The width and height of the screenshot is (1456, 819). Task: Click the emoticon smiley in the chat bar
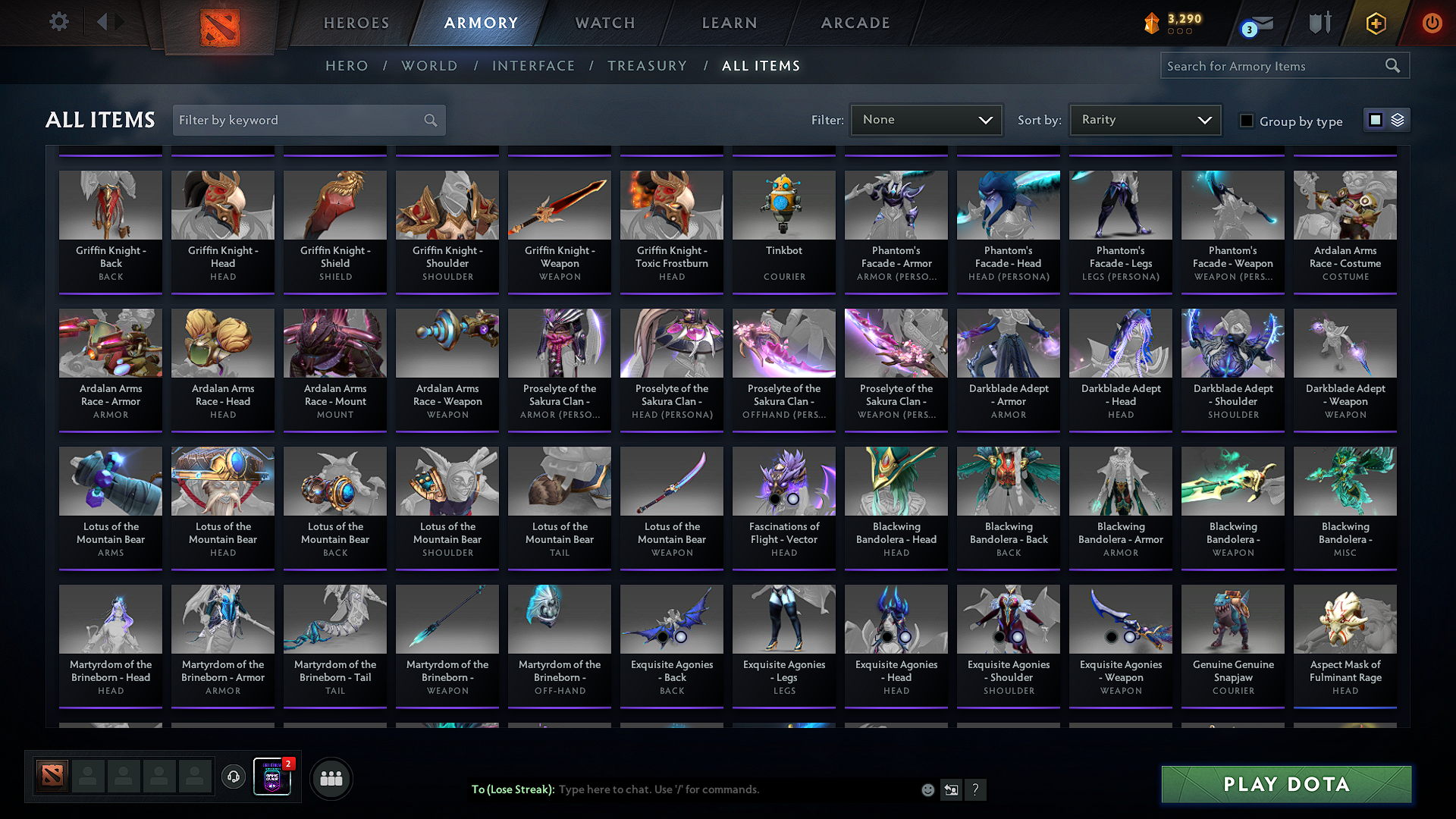point(927,789)
